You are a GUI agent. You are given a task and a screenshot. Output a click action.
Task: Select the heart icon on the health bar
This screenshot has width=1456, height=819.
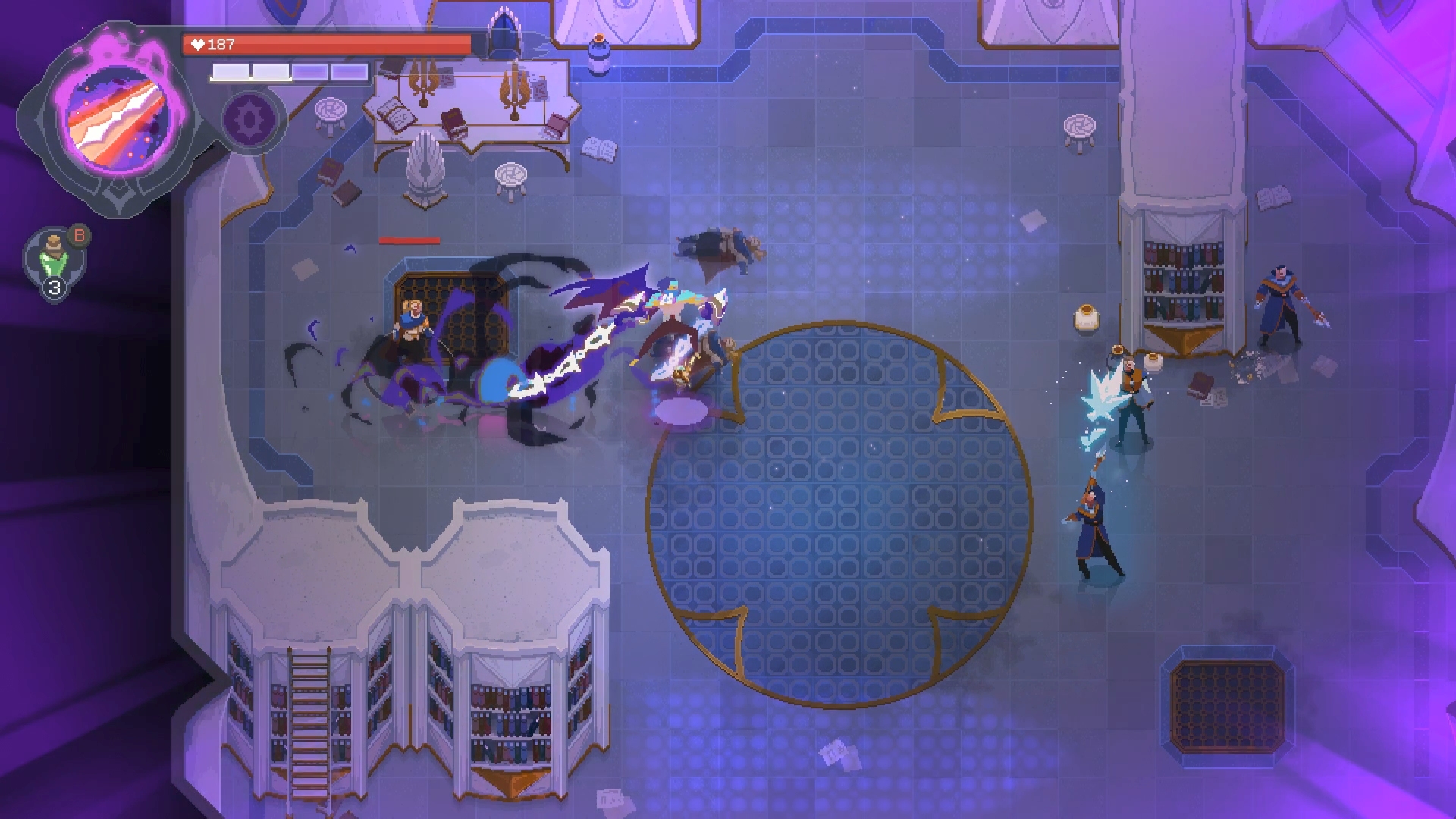199,44
